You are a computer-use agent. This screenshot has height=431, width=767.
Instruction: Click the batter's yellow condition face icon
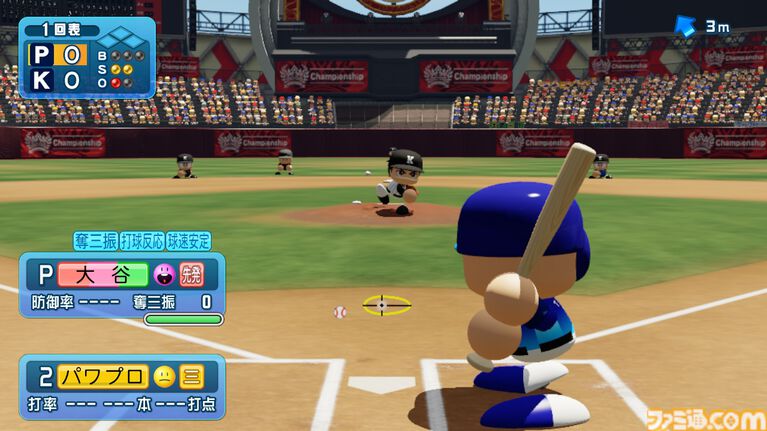click(x=162, y=377)
